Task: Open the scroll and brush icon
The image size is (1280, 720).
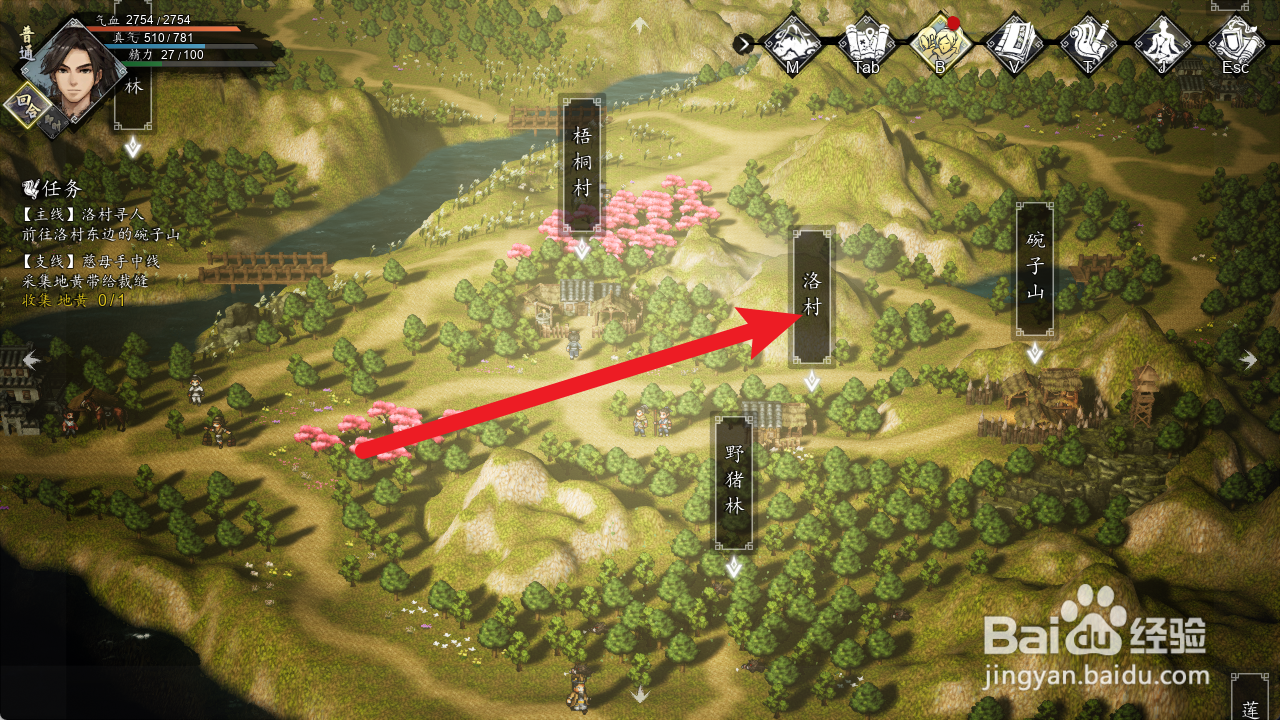Action: (x=1088, y=43)
